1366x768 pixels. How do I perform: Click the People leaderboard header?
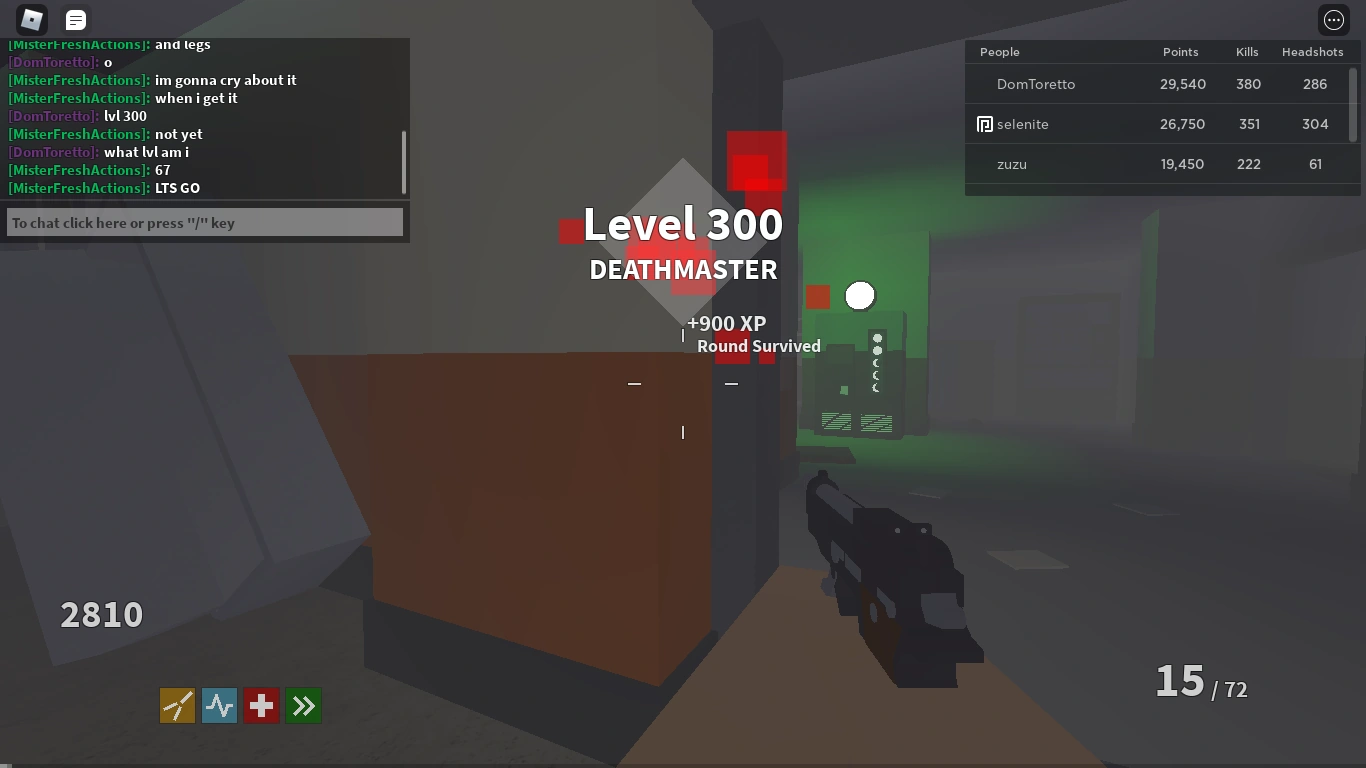click(x=999, y=51)
